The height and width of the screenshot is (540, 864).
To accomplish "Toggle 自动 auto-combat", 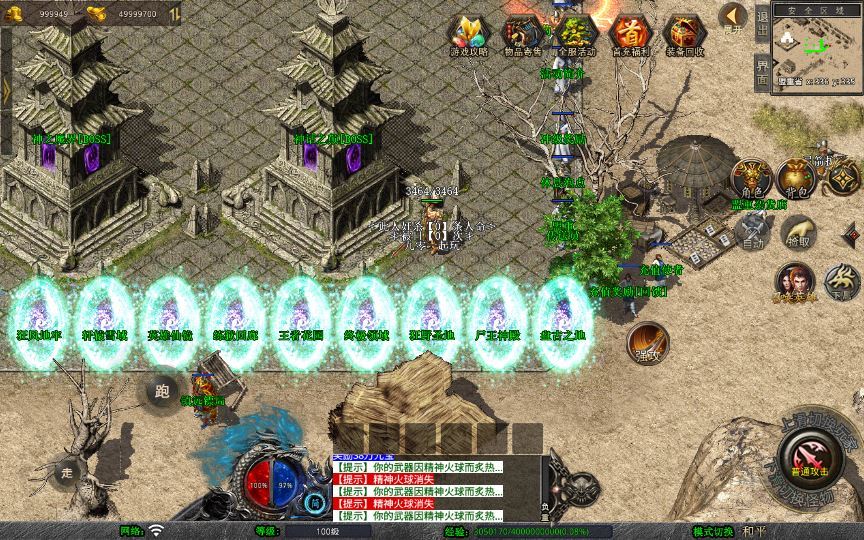I will click(x=751, y=233).
